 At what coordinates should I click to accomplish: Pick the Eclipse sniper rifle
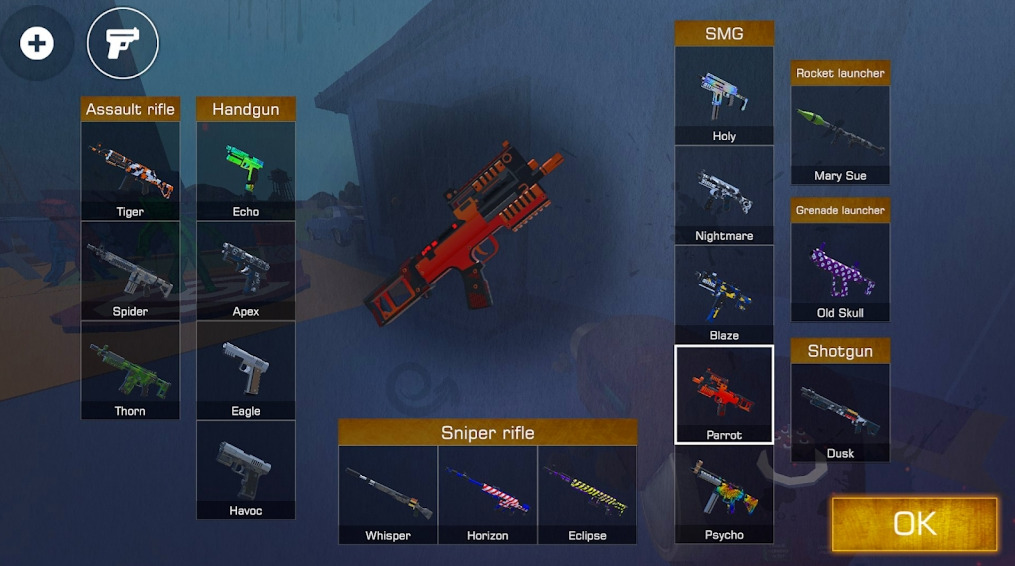587,494
